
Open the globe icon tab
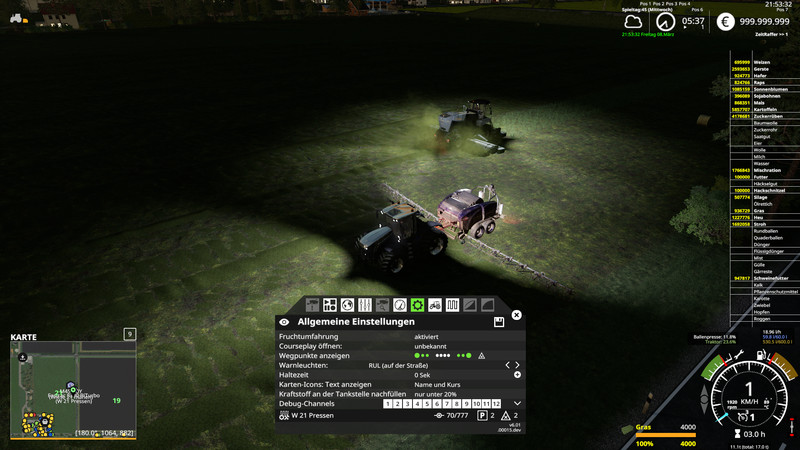347,304
